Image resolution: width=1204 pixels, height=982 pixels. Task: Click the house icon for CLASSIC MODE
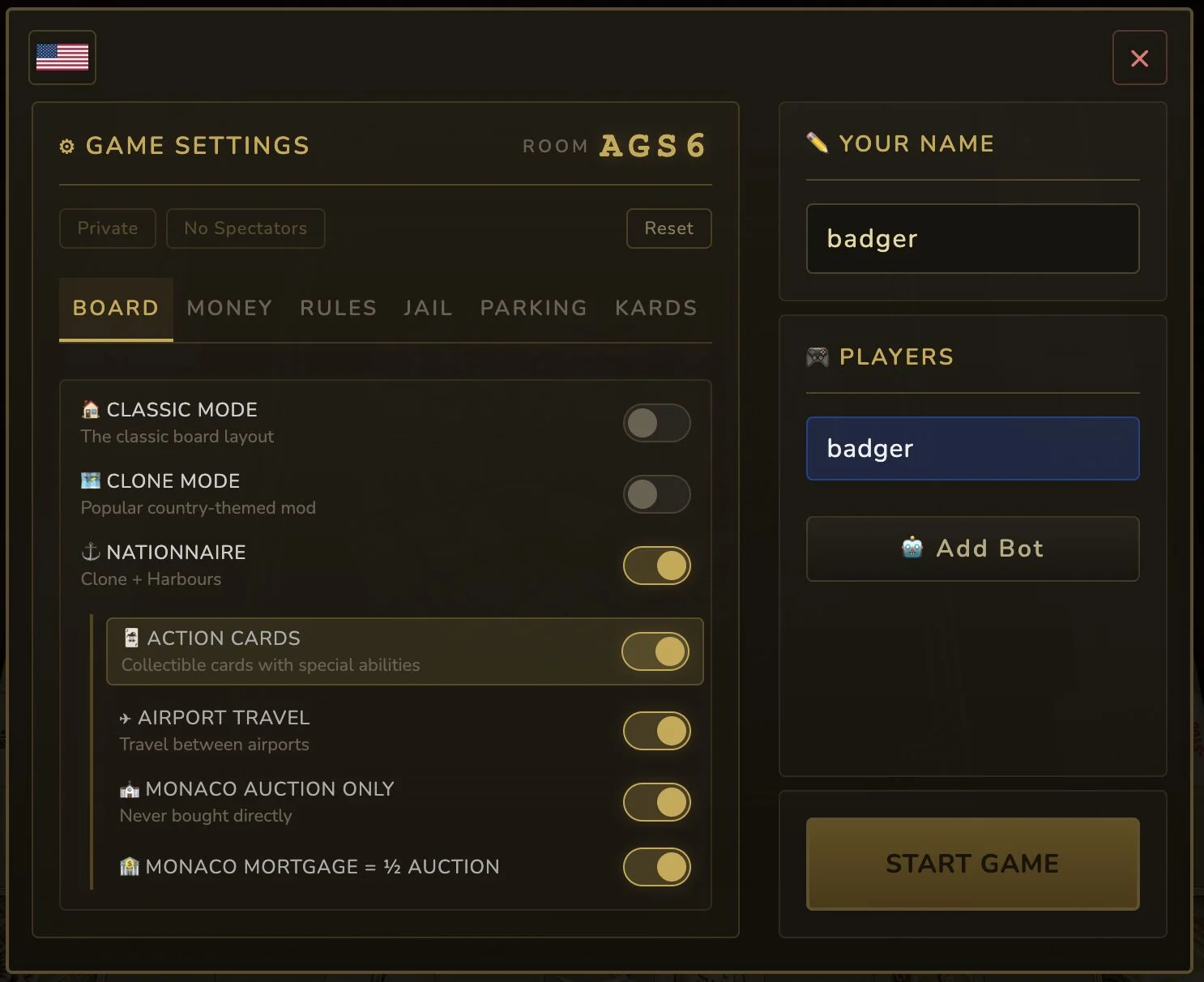pos(91,410)
